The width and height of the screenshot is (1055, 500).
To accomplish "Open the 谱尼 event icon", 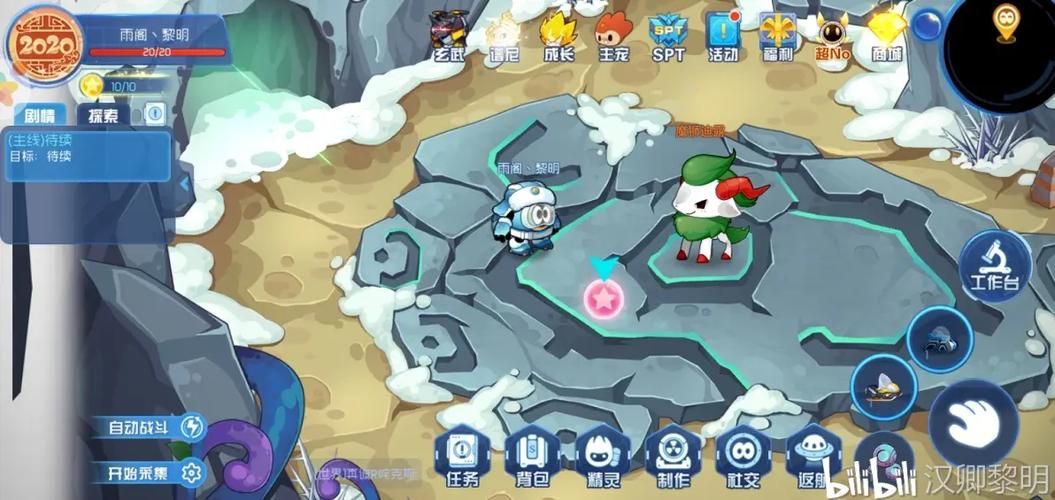I will pos(504,33).
